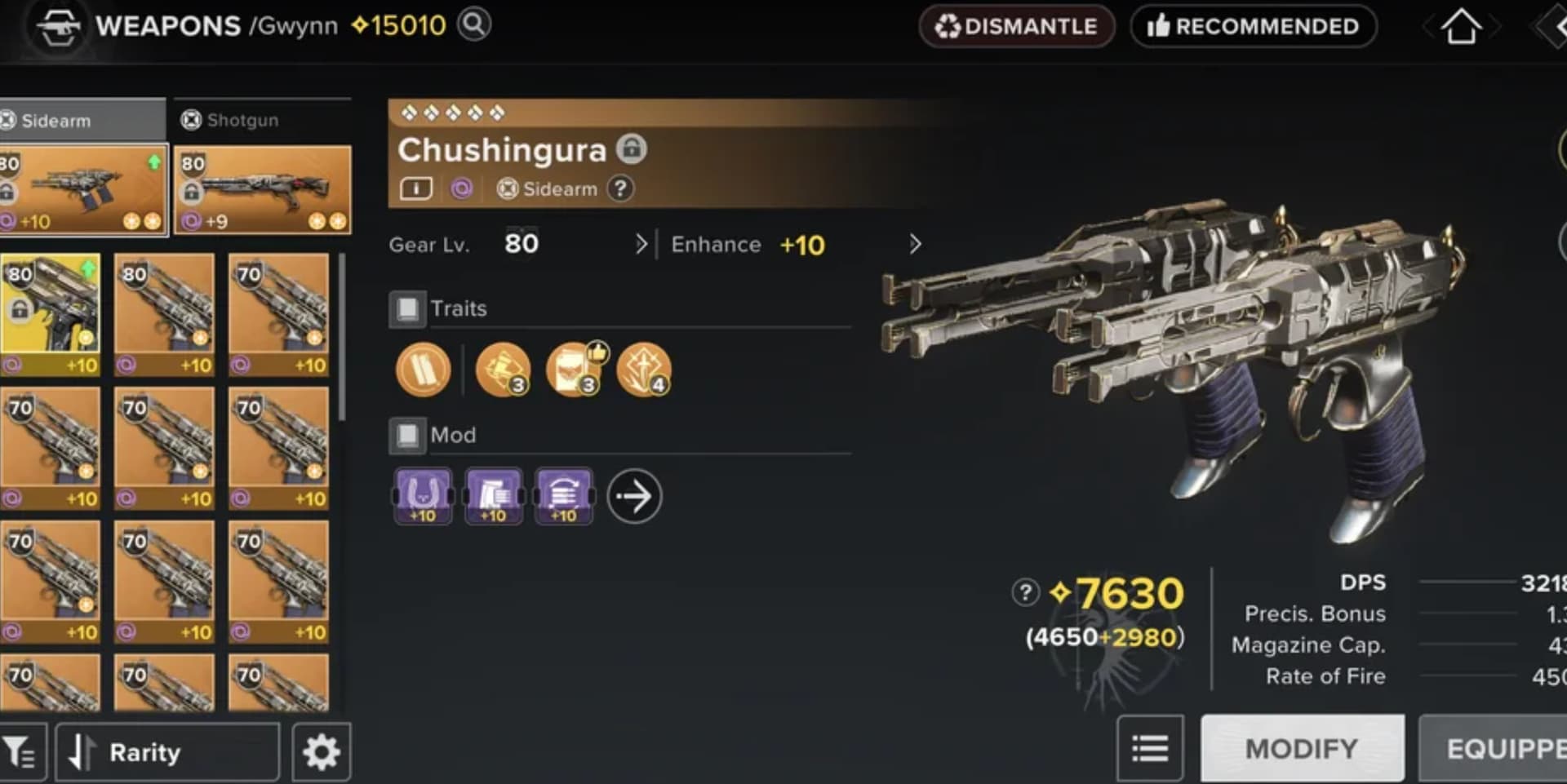Return to the home screen

(x=1461, y=26)
